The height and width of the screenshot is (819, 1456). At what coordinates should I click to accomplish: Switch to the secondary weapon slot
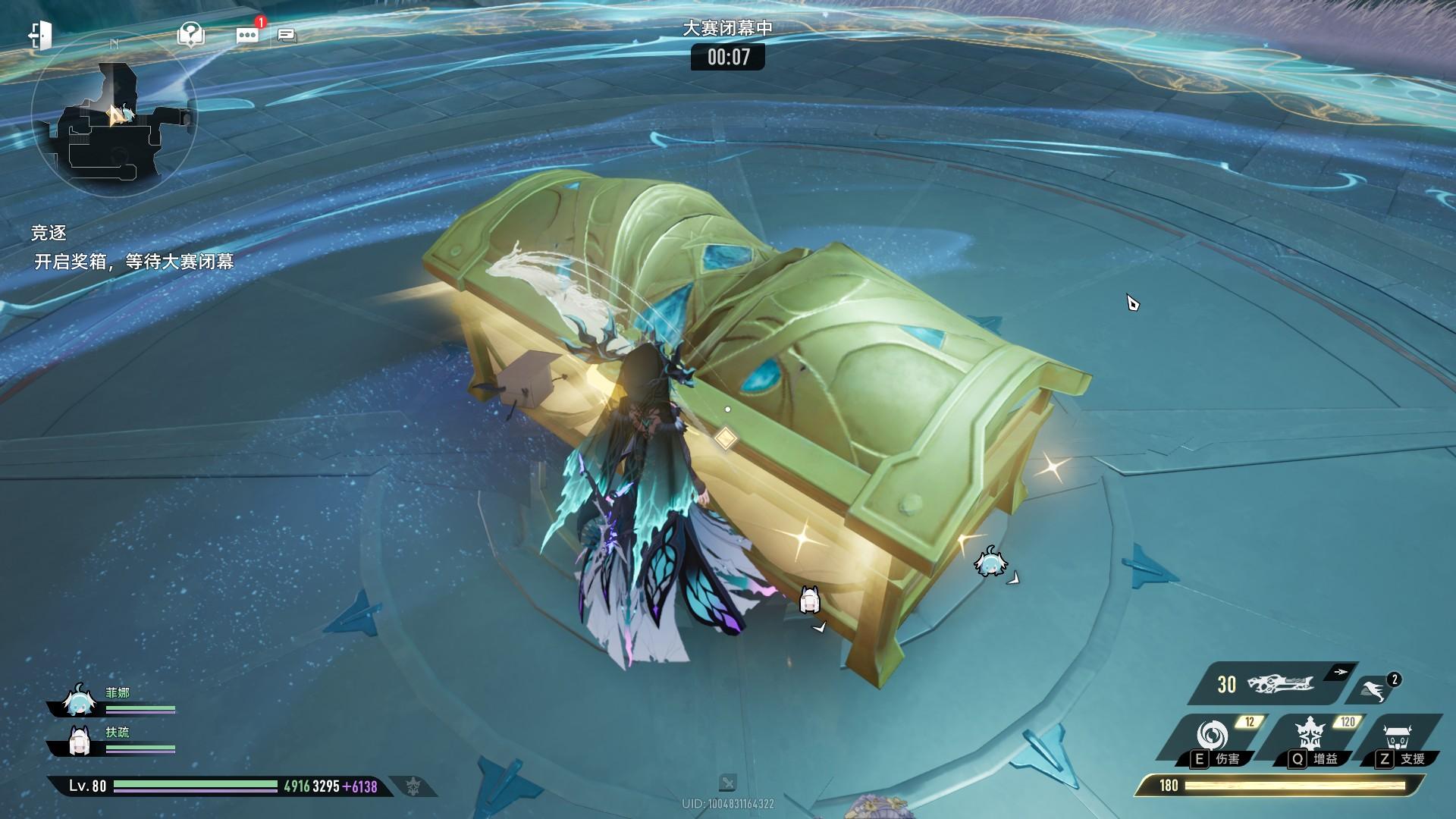[1374, 689]
